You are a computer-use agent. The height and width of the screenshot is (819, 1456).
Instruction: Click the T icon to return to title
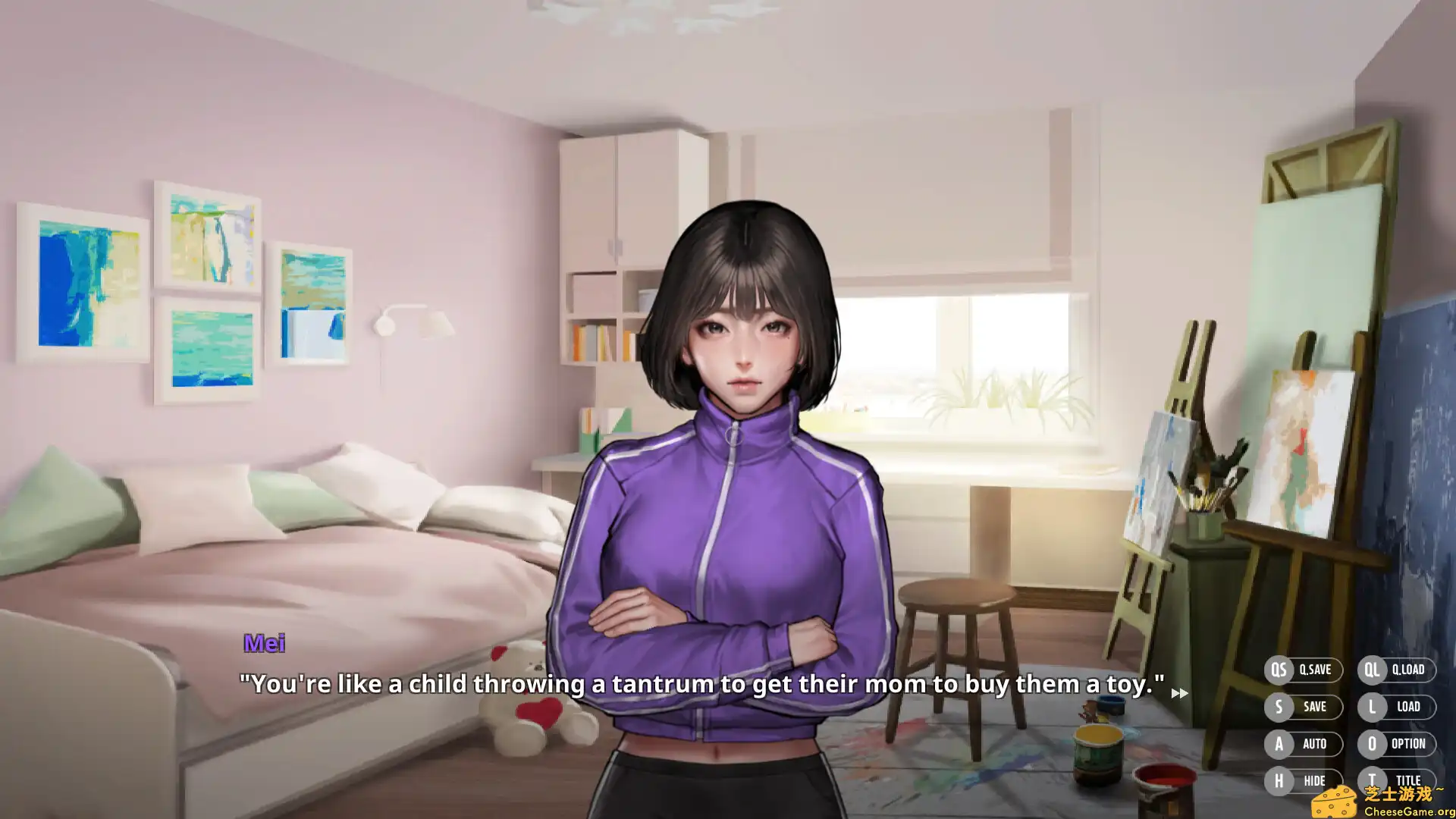point(1372,780)
